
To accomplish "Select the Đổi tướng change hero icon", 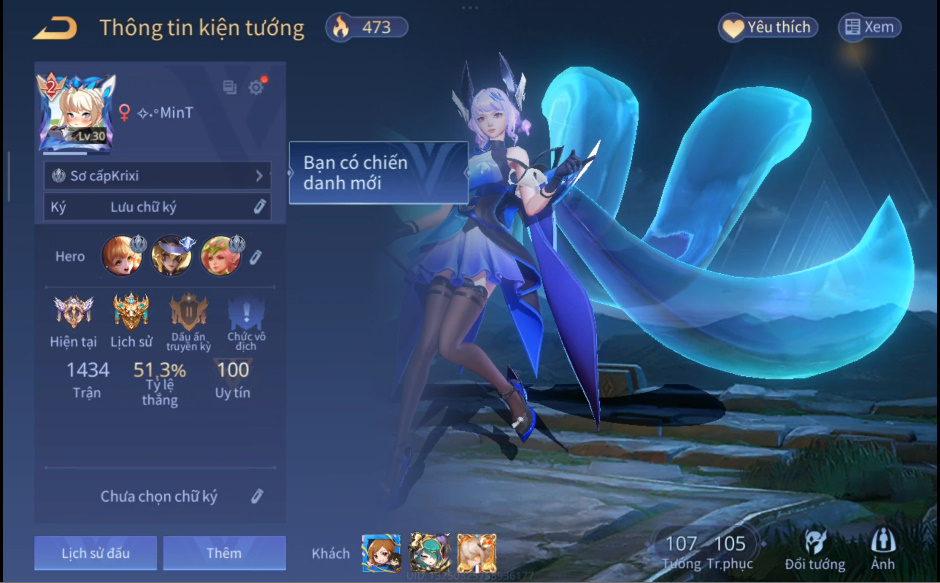I will [814, 549].
